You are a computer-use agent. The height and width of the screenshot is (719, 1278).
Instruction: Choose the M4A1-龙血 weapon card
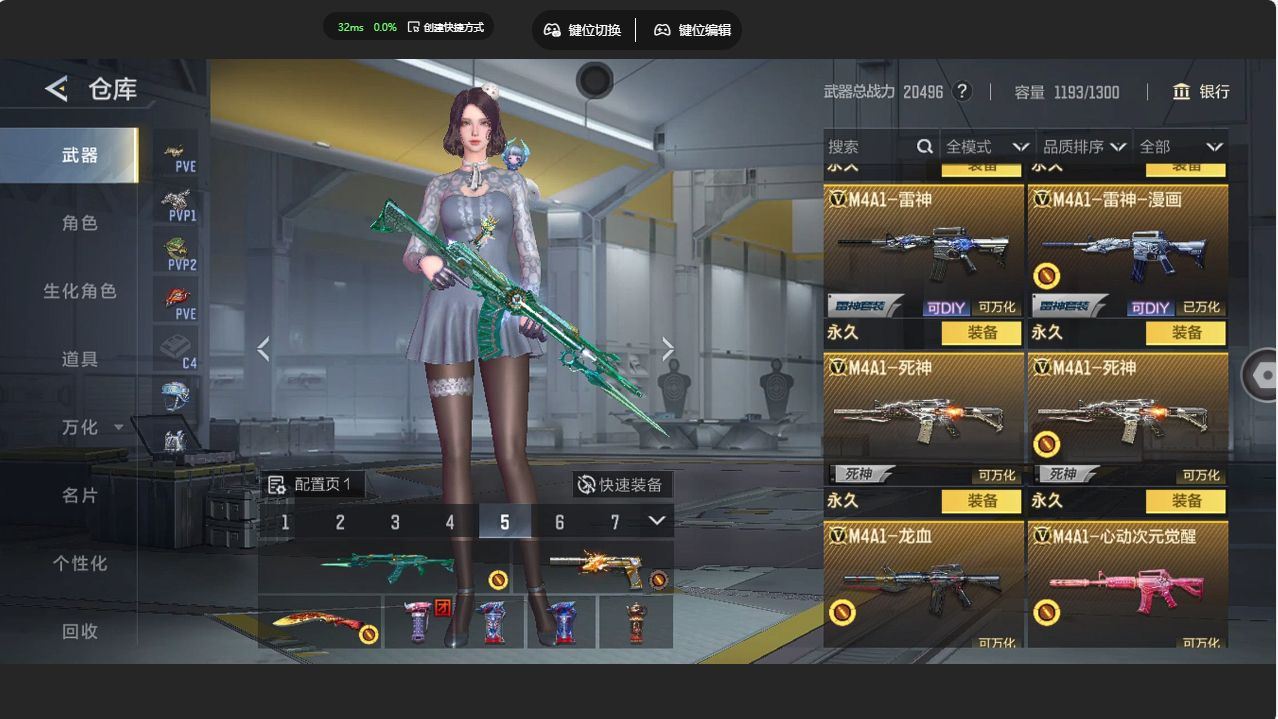[923, 585]
